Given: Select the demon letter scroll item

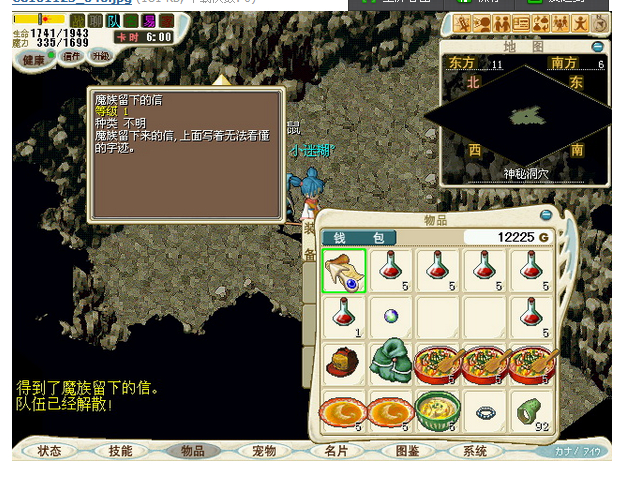Looking at the screenshot, I should pos(344,270).
